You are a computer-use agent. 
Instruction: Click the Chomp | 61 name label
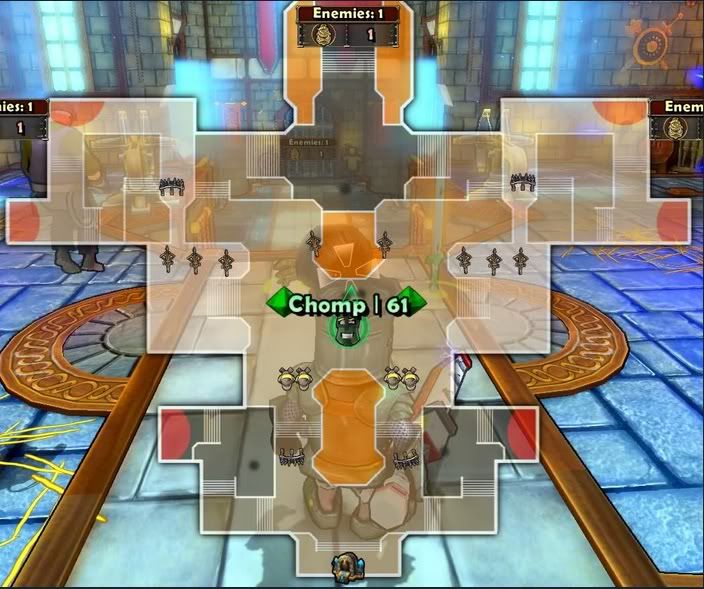(x=346, y=303)
